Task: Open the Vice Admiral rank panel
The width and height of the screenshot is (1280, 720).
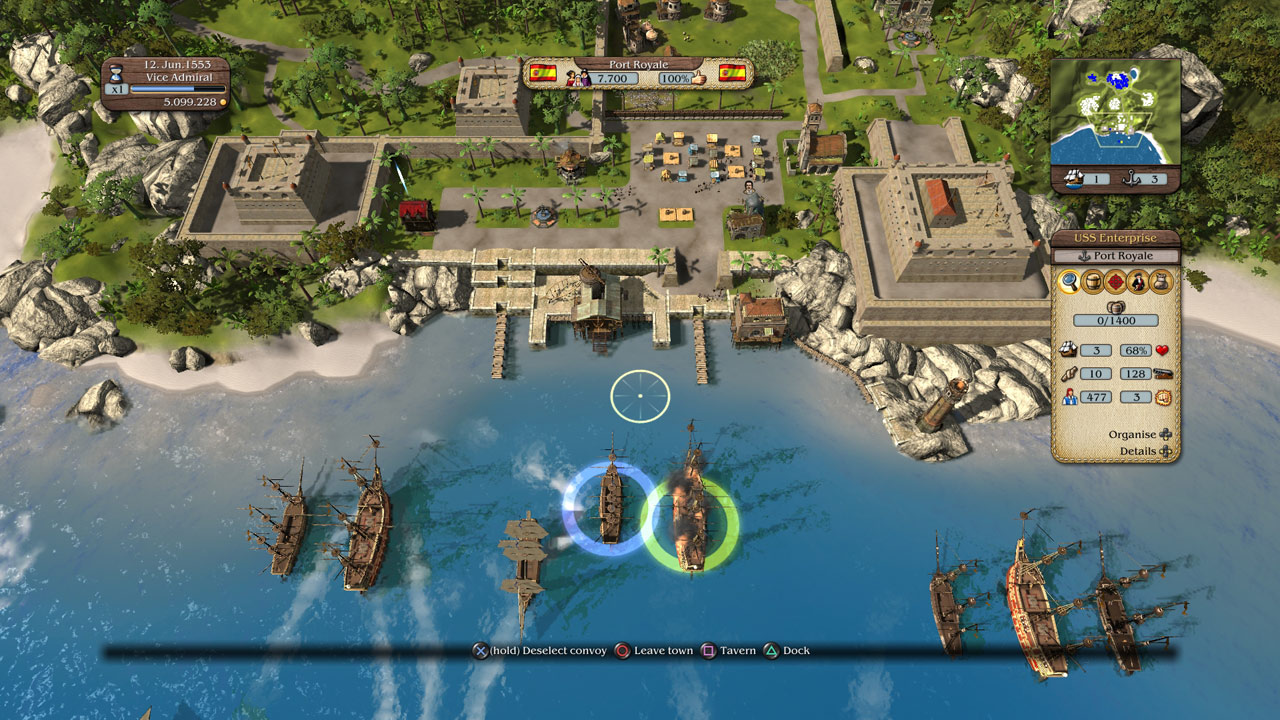Action: (165, 83)
